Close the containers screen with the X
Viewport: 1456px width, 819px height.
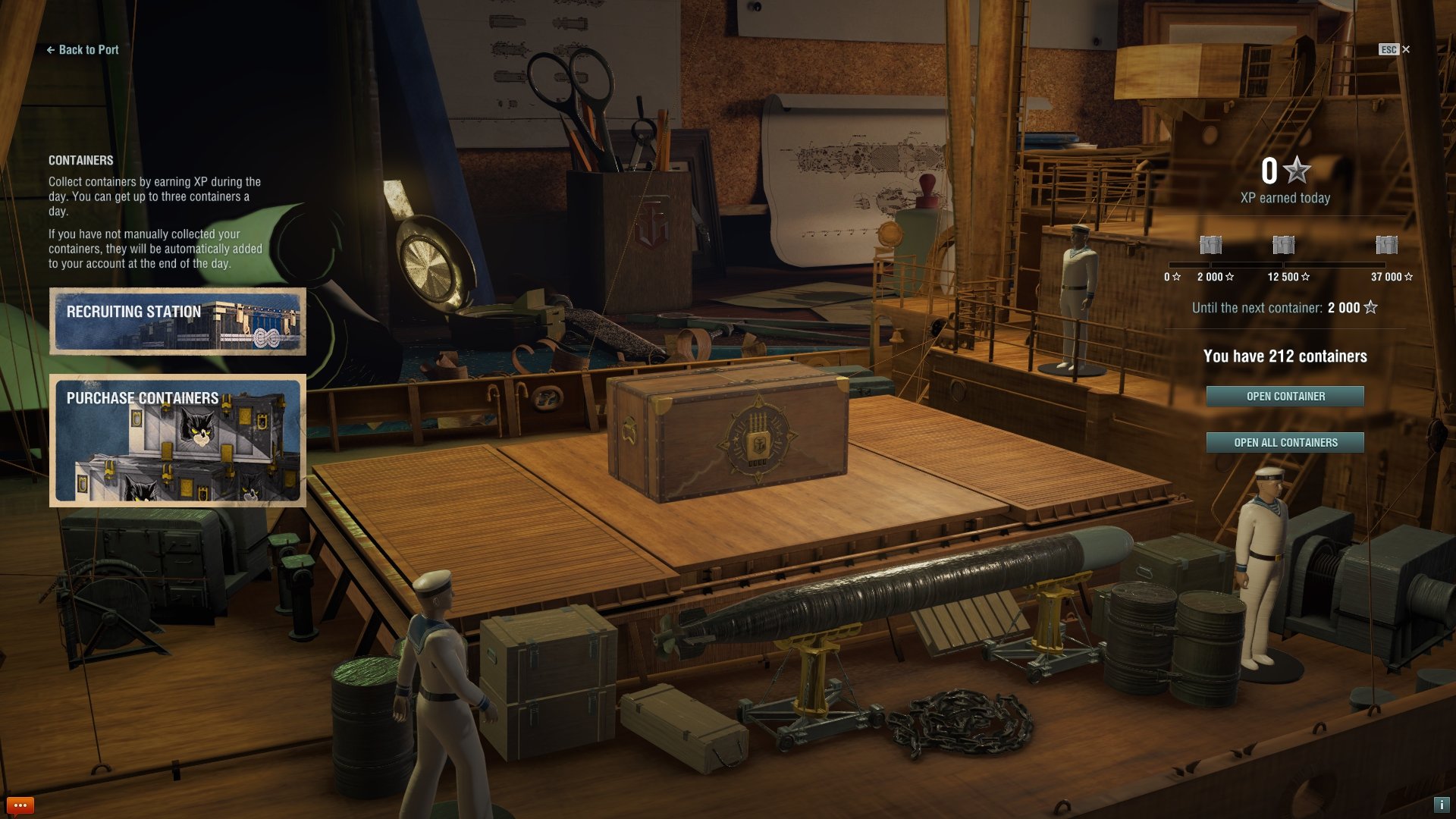(1406, 49)
